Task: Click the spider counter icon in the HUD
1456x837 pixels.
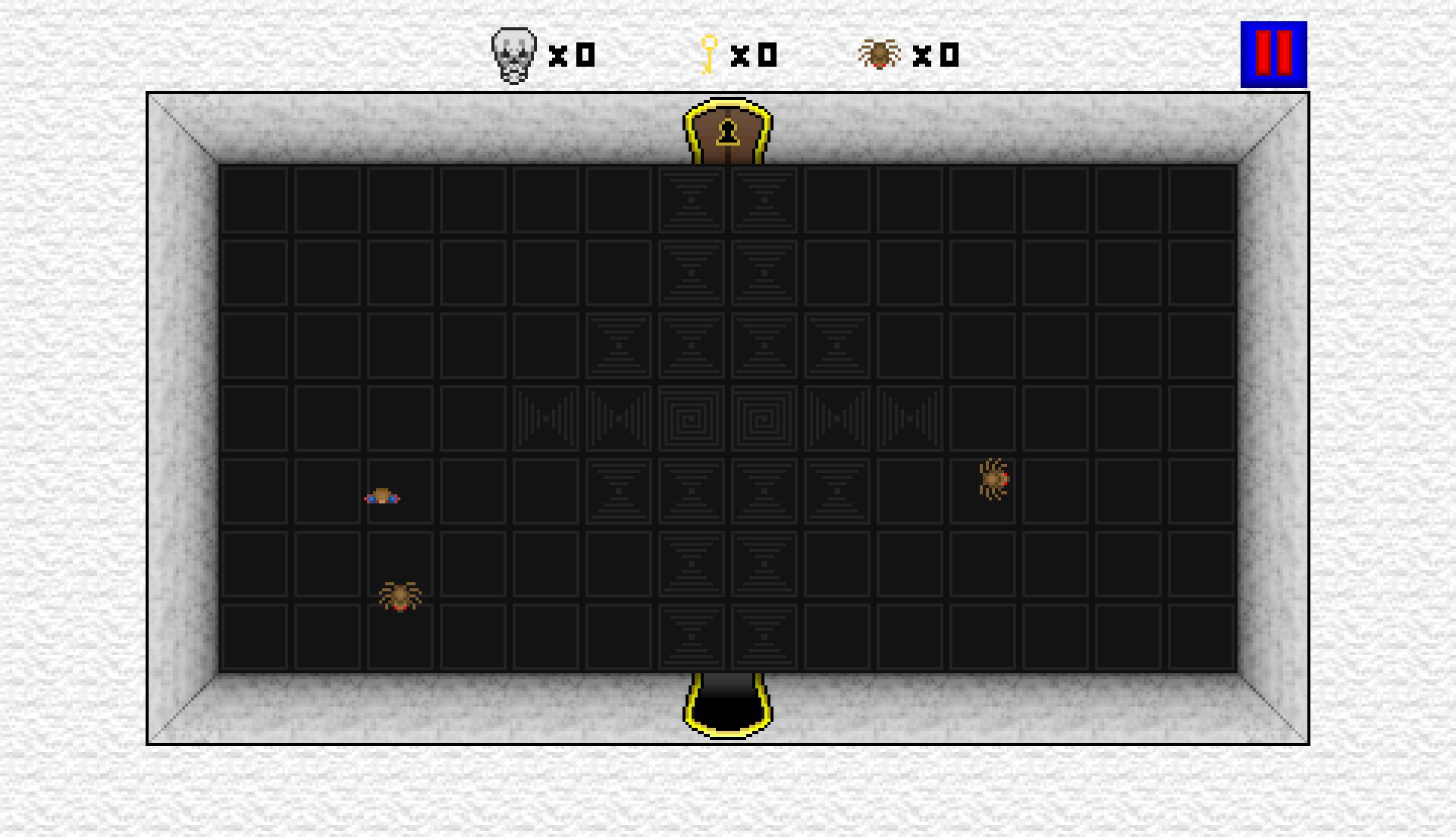Action: point(880,53)
